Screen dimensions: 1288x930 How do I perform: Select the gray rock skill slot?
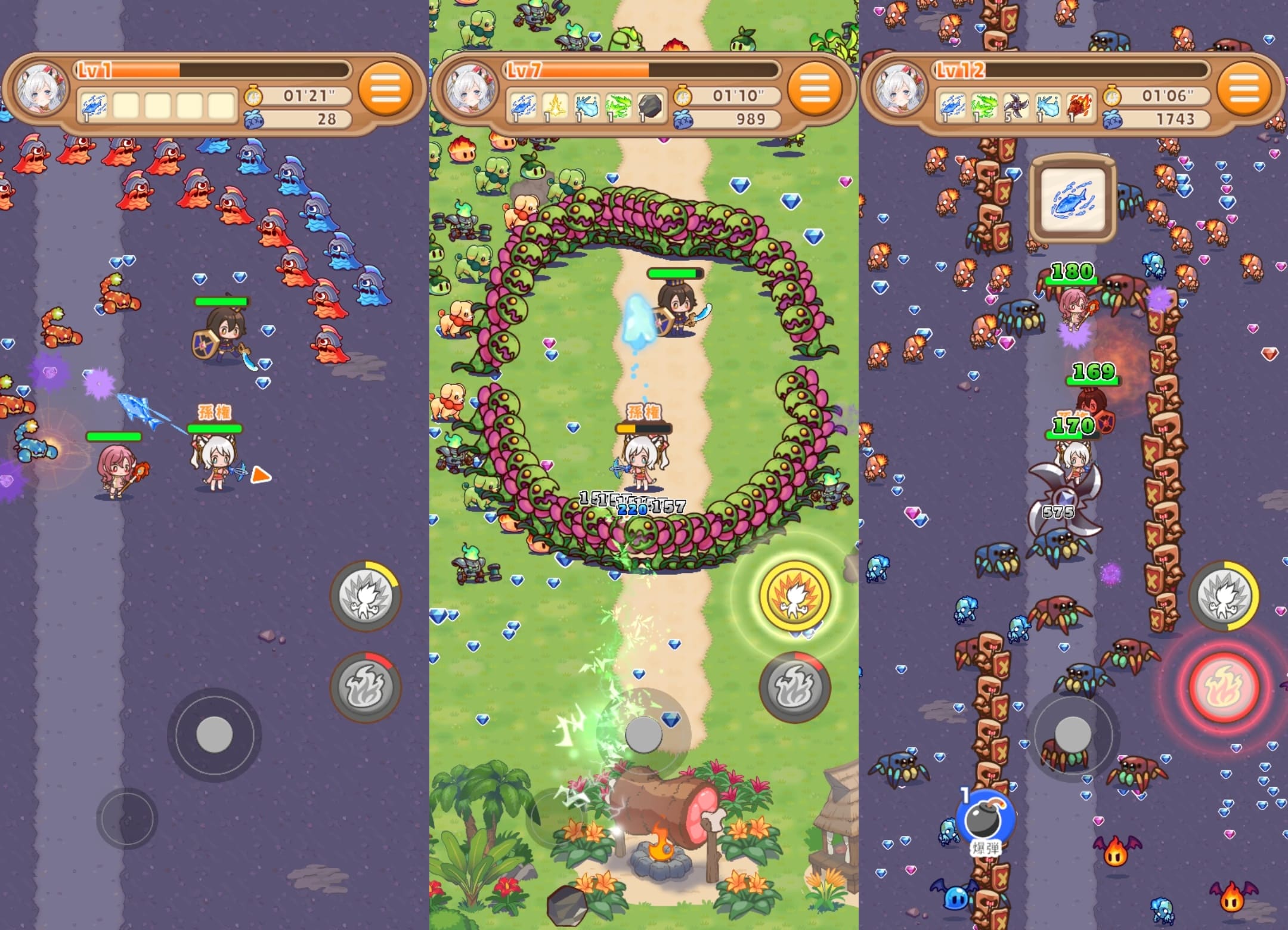pos(649,107)
